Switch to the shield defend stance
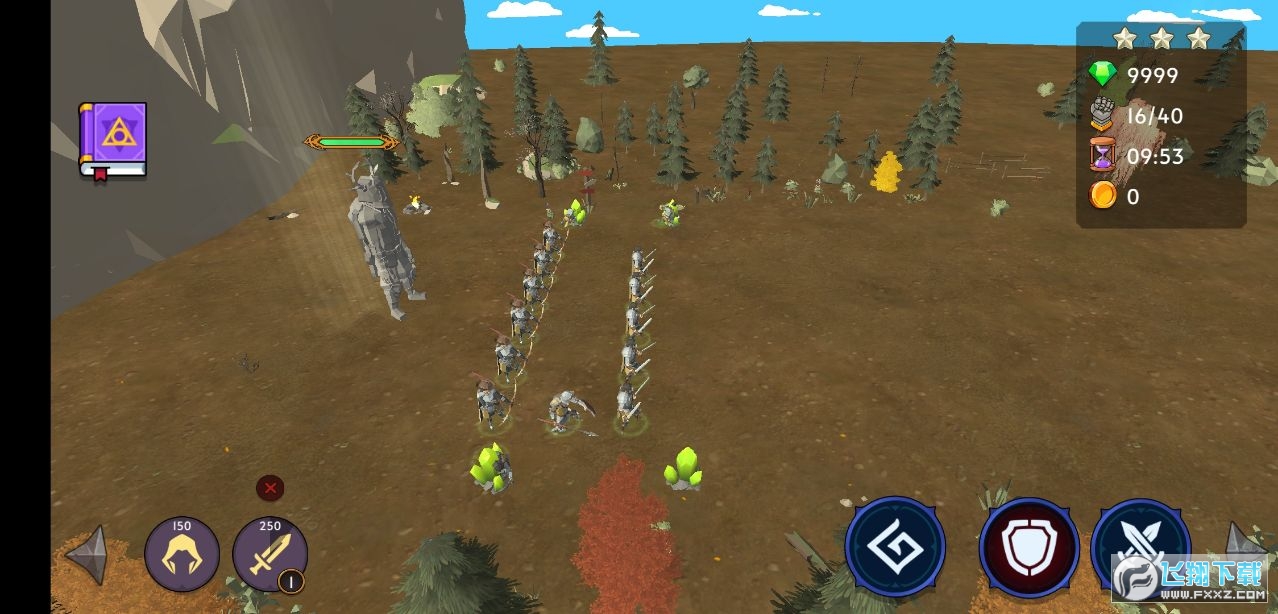 [1028, 547]
